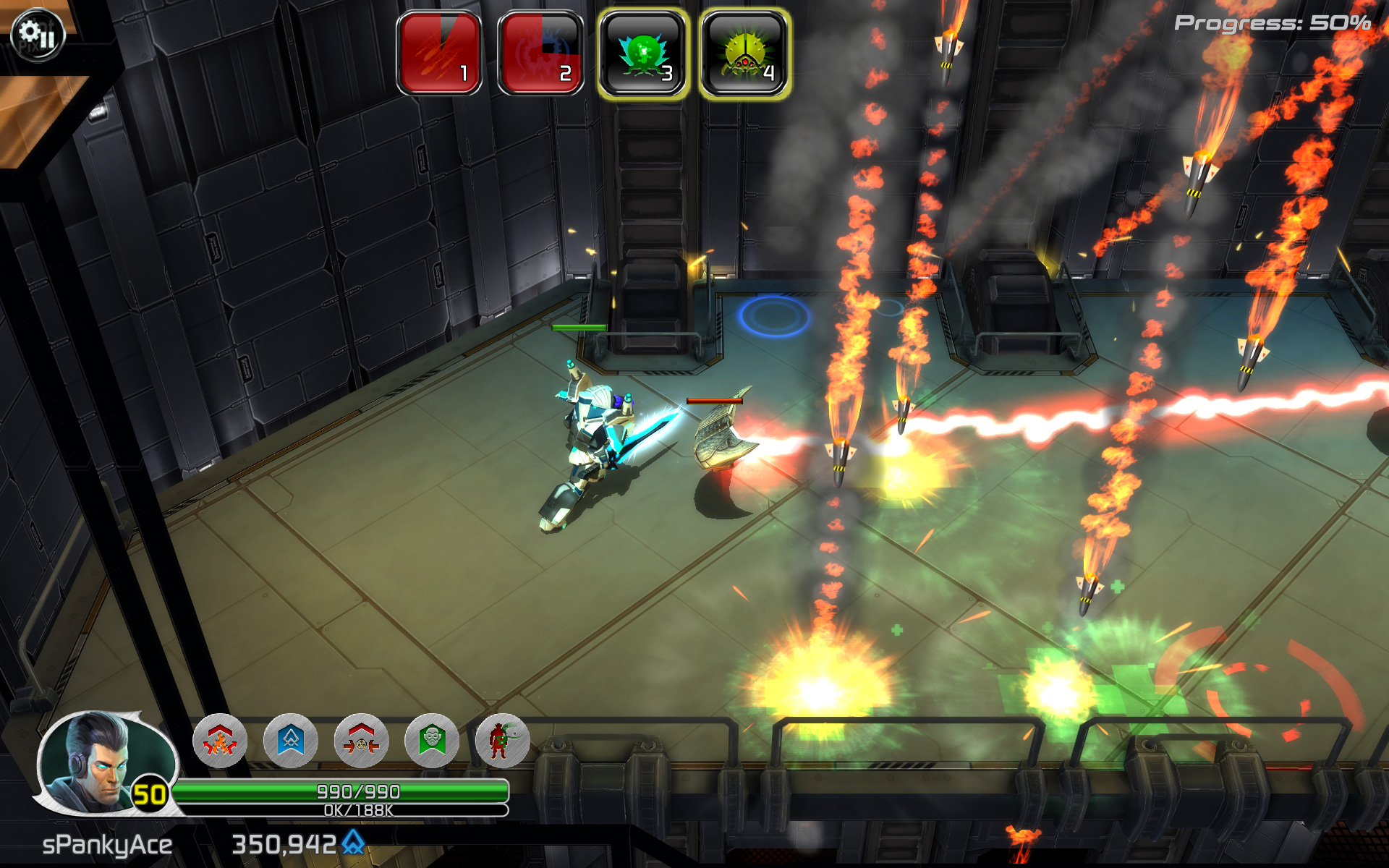Viewport: 1389px width, 868px height.
Task: Choose the red radiation chevron badge
Action: [x=362, y=741]
